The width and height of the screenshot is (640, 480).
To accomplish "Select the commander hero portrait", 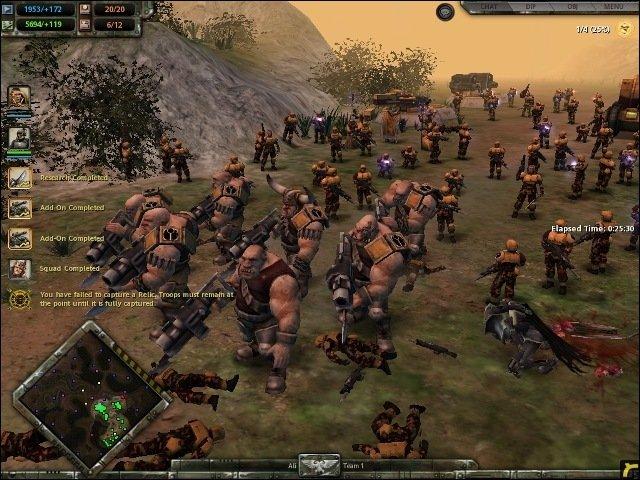I will click(x=18, y=99).
